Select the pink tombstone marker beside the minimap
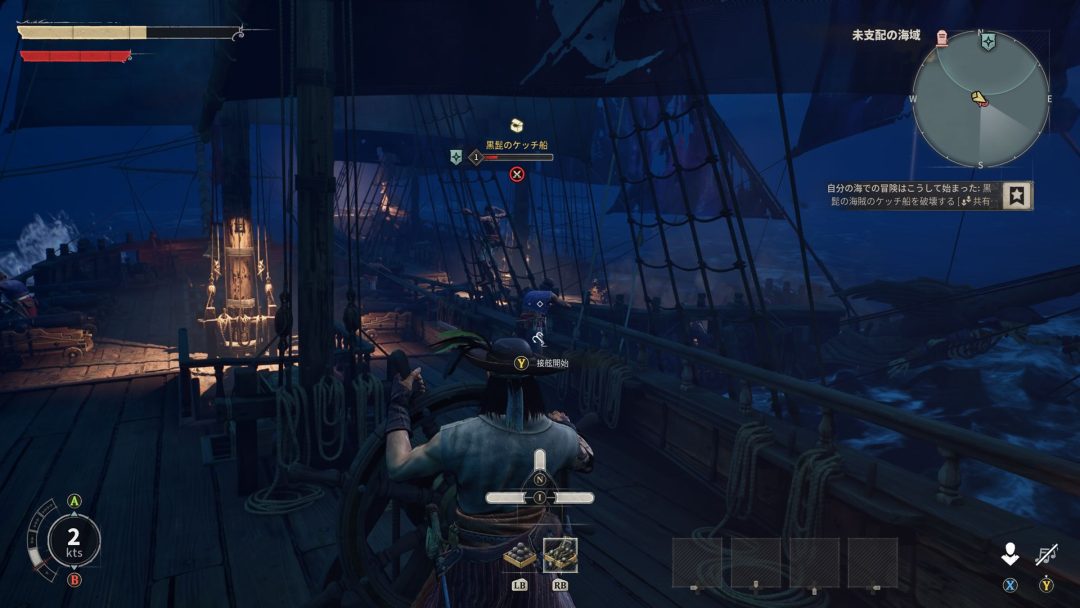The image size is (1080, 608). [942, 37]
